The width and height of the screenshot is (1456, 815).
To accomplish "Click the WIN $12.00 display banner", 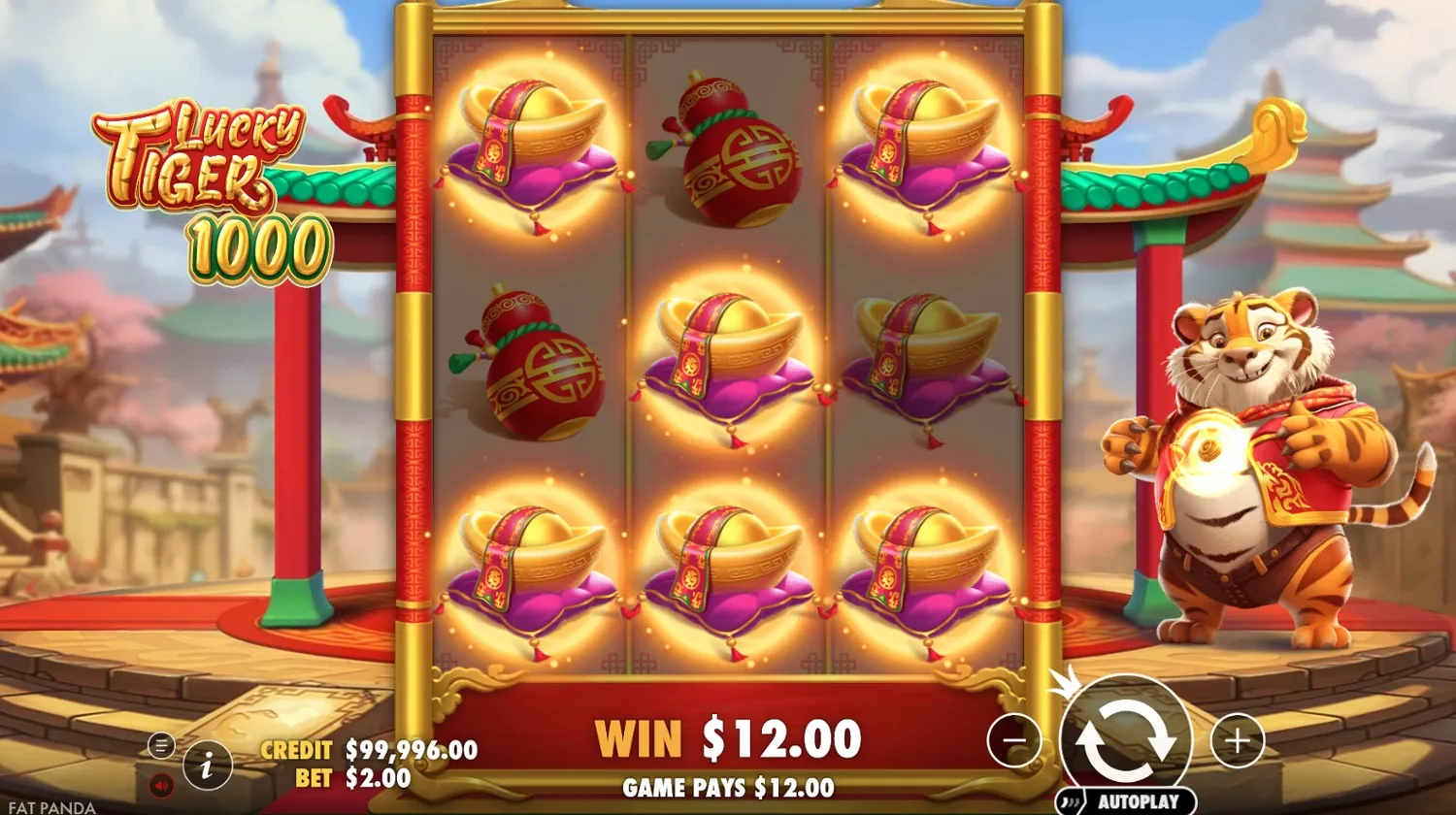I will click(x=728, y=737).
